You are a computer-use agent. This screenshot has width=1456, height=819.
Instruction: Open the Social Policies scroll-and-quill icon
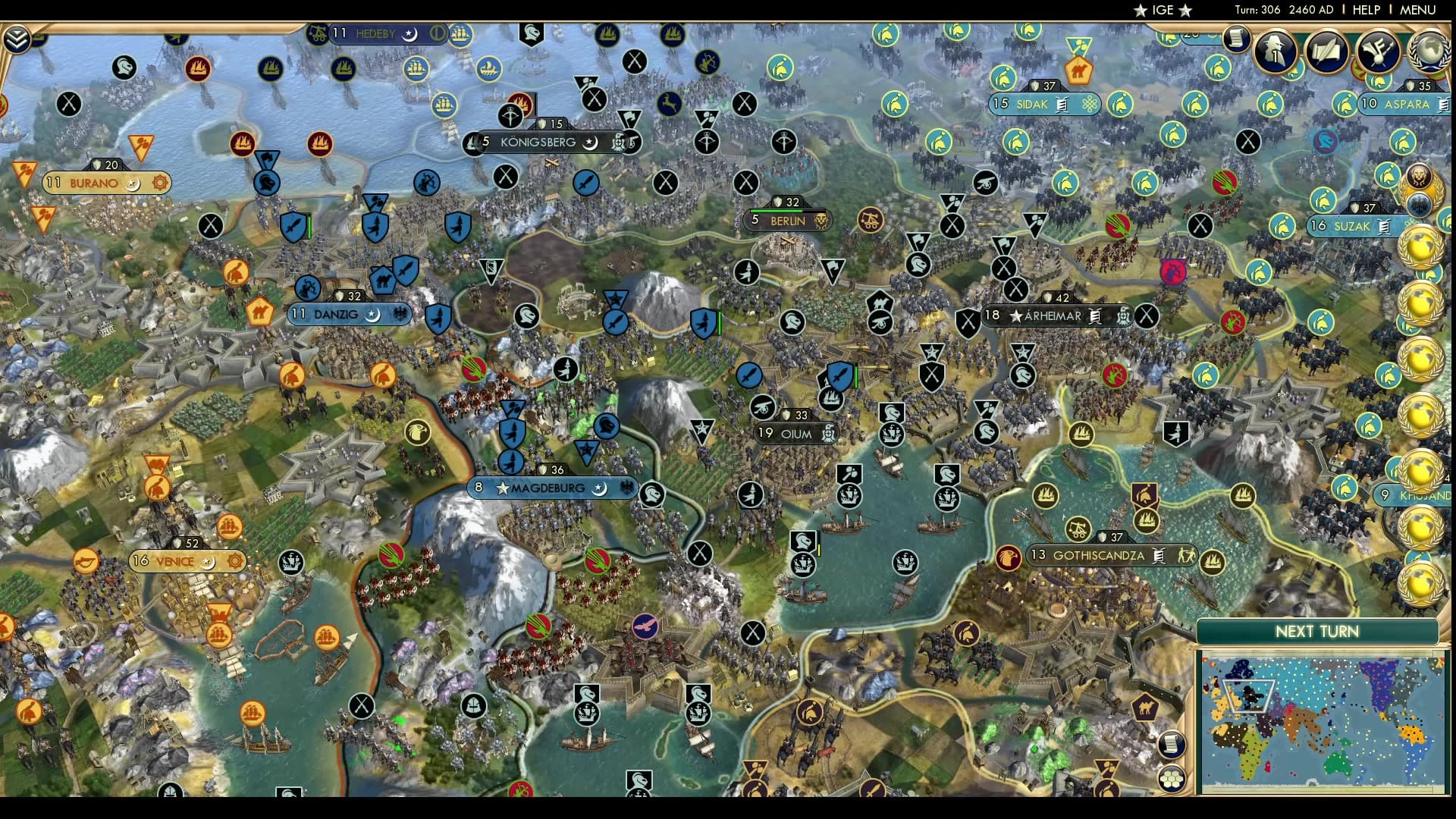pyautogui.click(x=1327, y=50)
